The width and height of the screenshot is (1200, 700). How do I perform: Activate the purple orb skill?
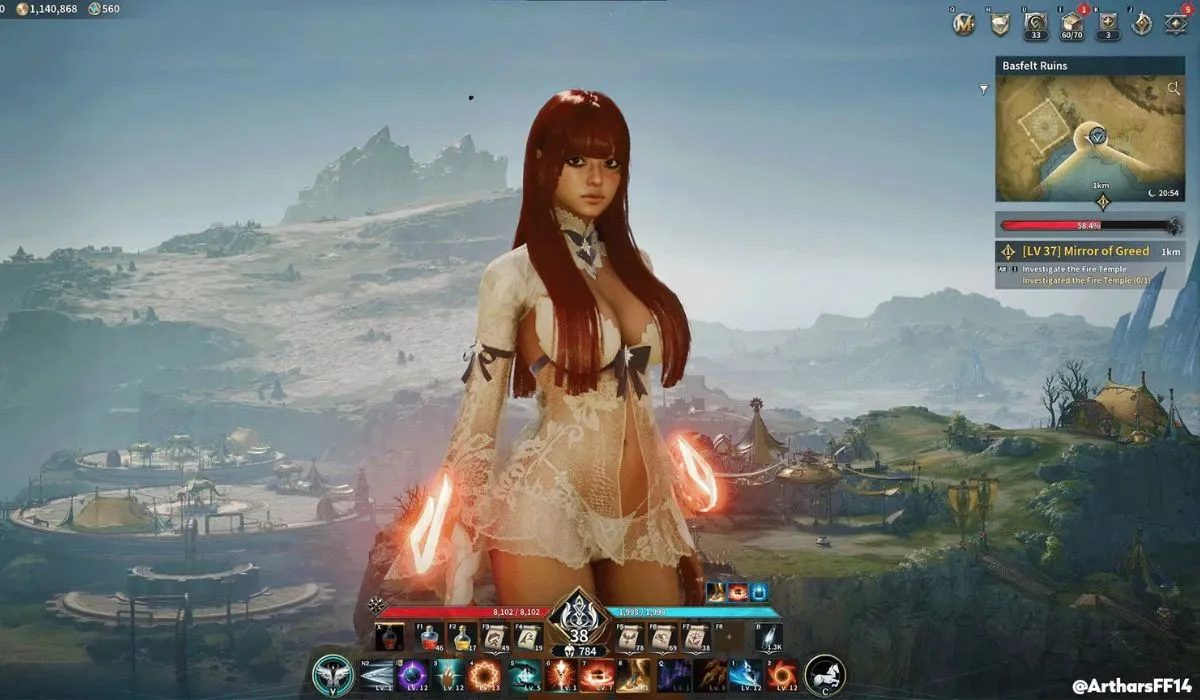pos(414,675)
